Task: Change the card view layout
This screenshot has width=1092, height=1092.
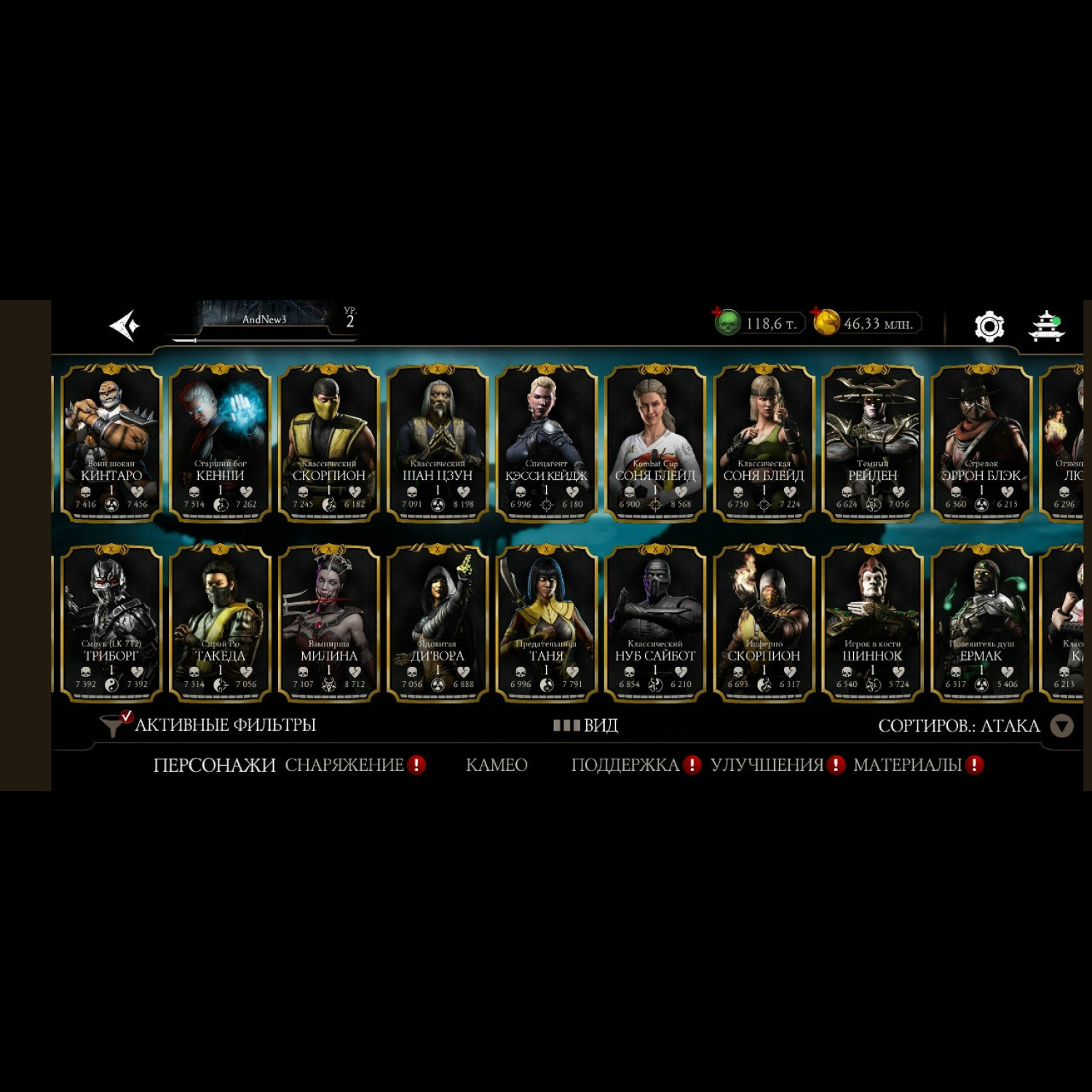Action: click(x=586, y=725)
